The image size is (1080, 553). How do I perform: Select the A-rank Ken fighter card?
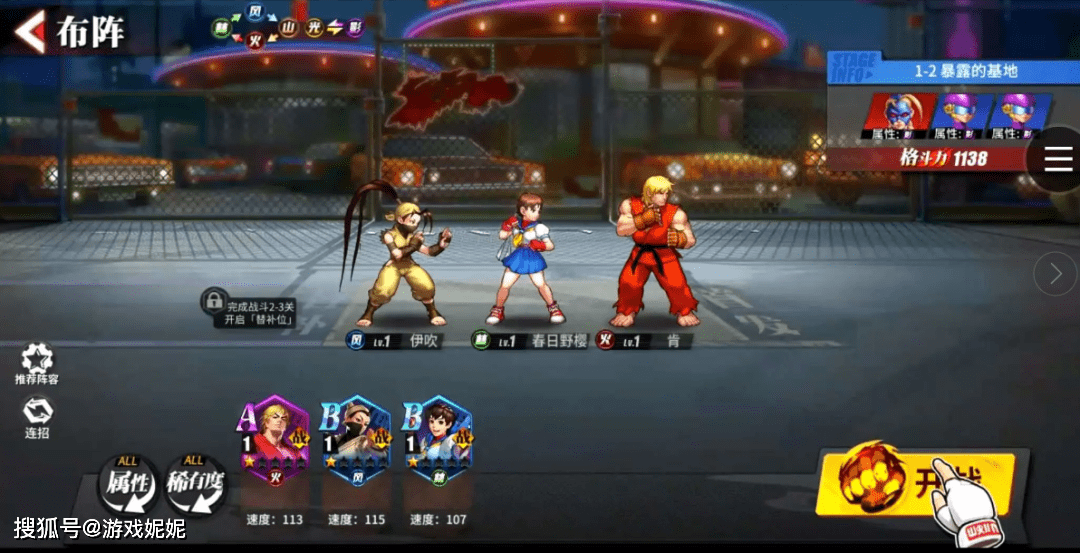click(x=275, y=440)
